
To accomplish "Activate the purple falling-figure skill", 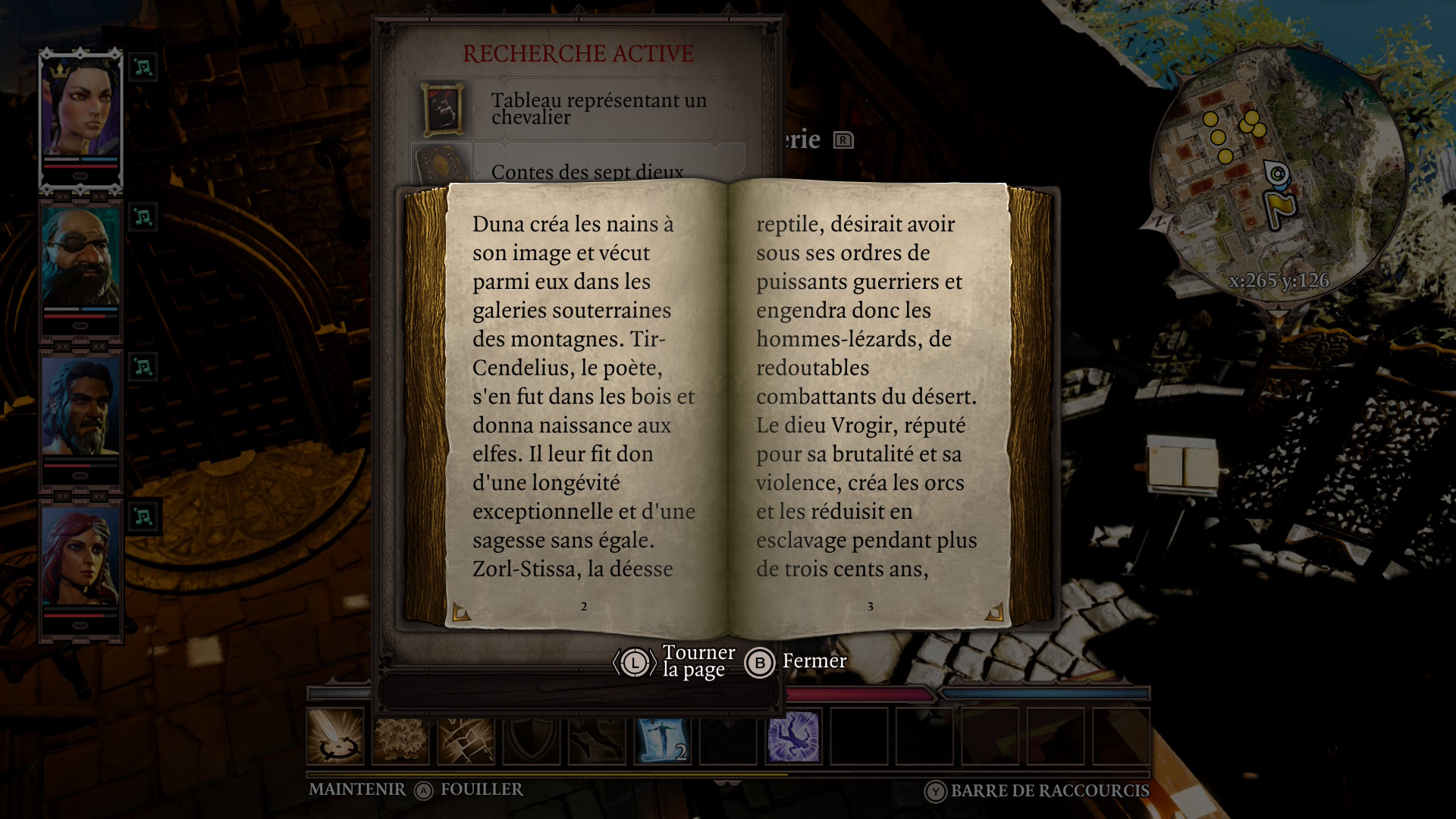I will [x=793, y=736].
